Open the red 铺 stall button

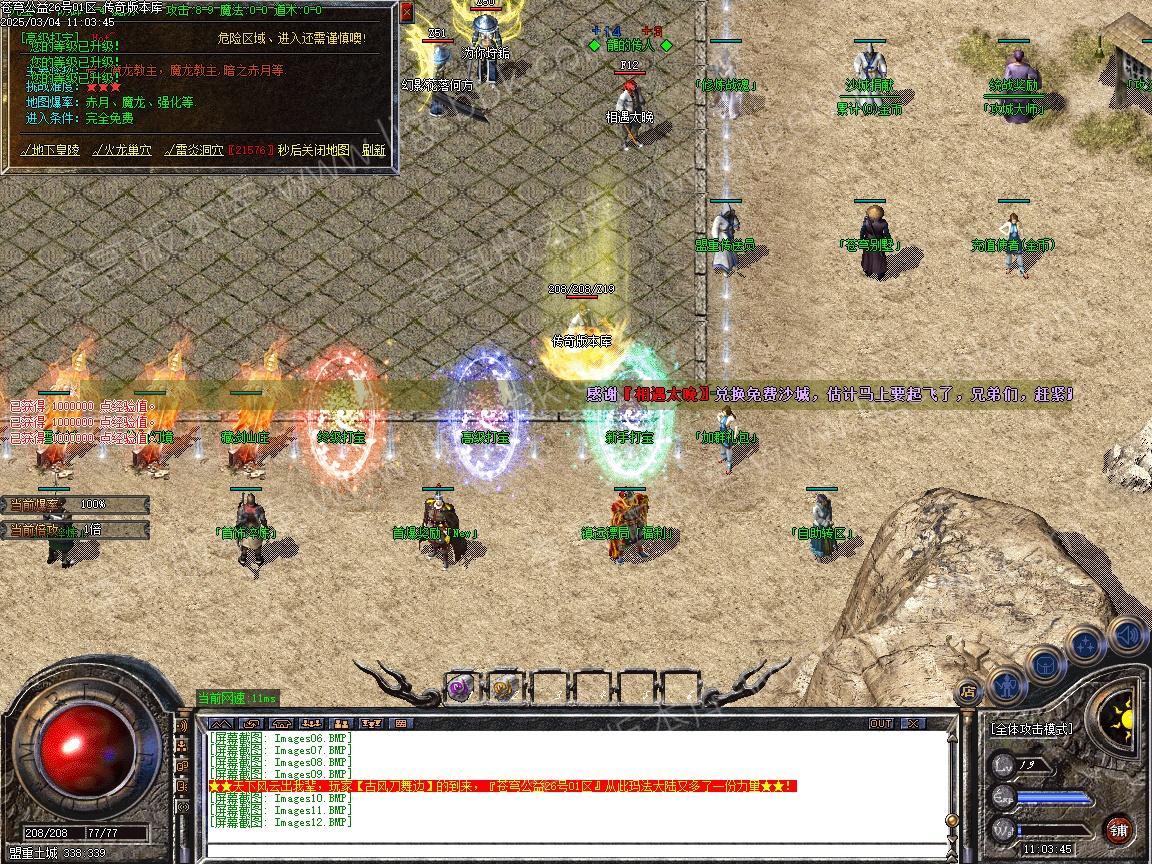point(1118,829)
